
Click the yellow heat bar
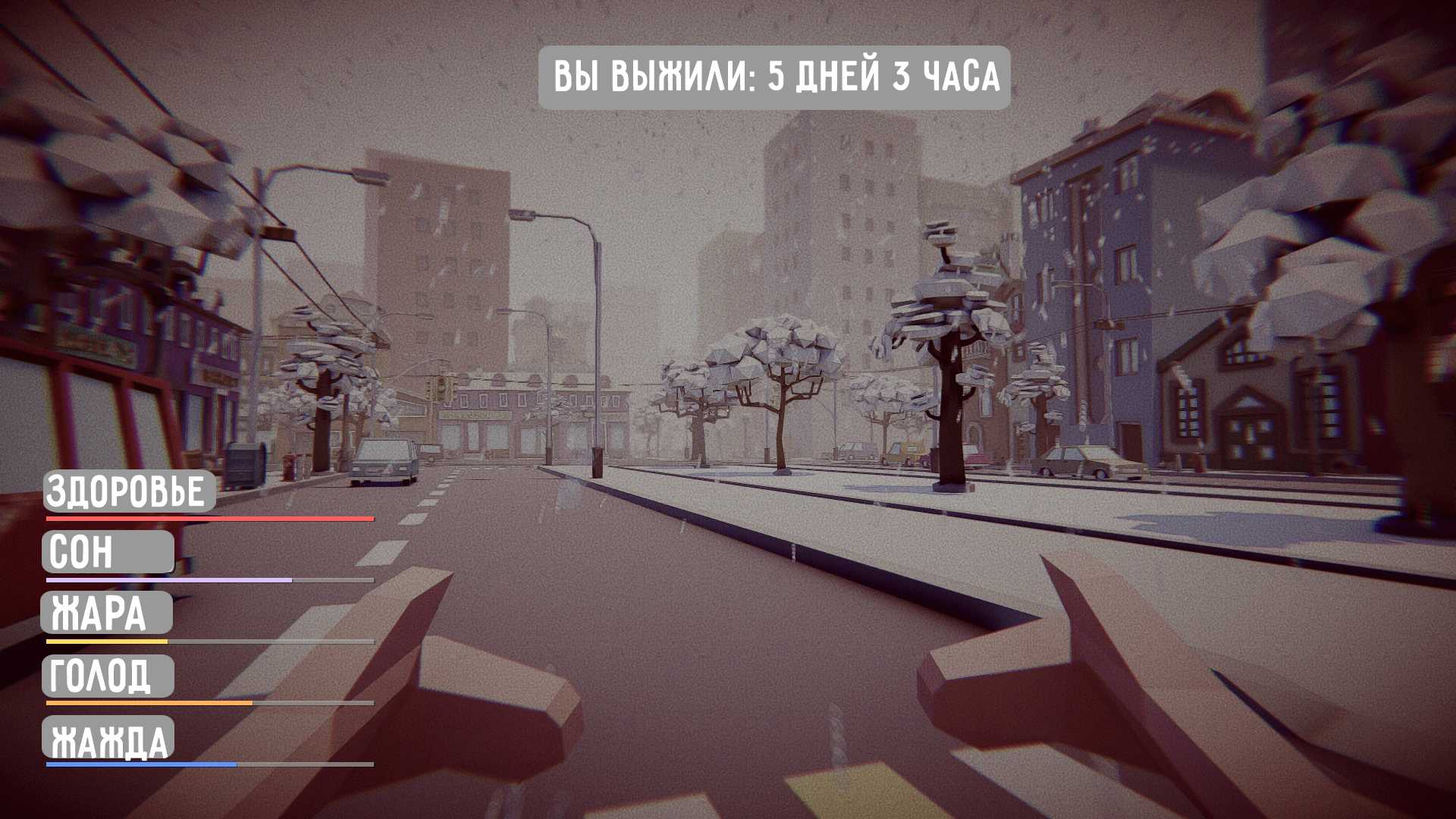pyautogui.click(x=106, y=643)
